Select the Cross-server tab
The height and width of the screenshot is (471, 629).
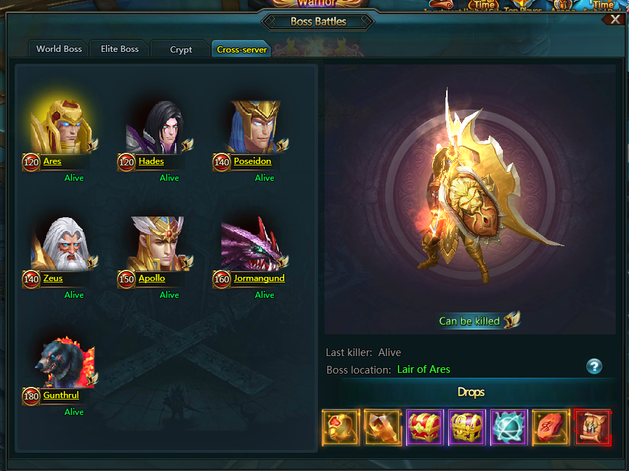click(x=242, y=48)
